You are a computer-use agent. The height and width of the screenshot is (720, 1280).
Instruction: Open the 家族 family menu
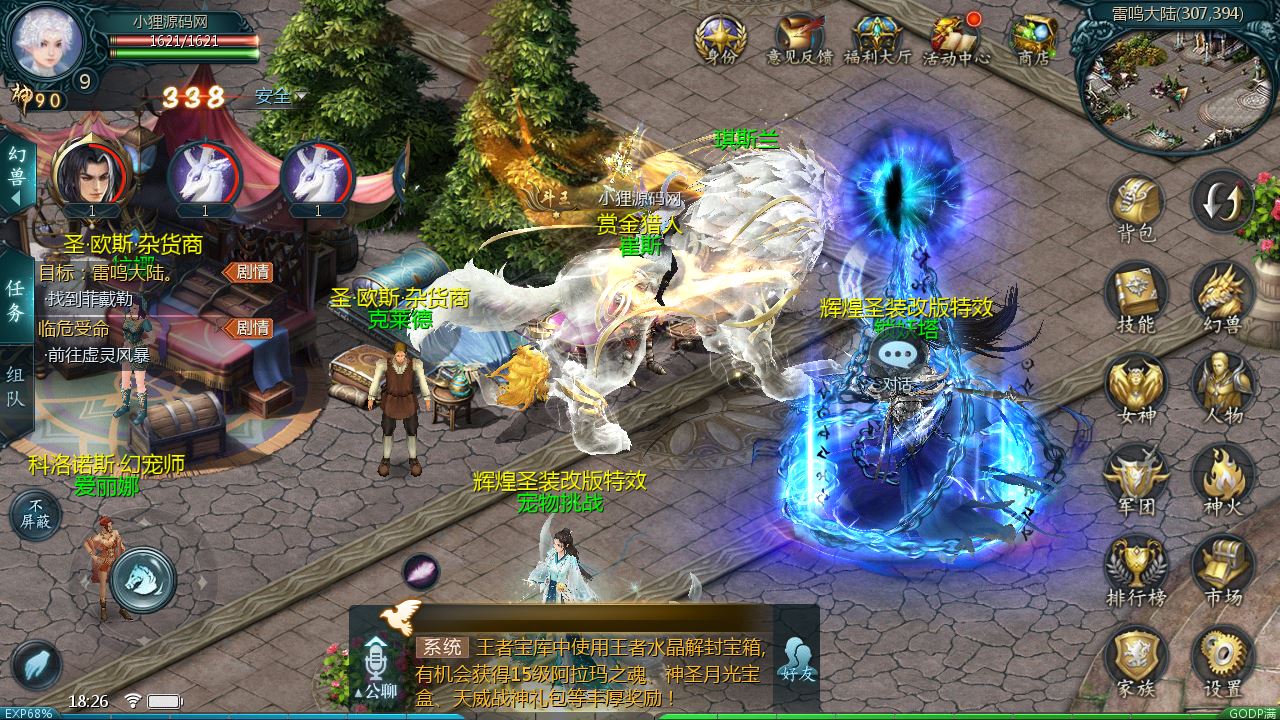click(1135, 660)
